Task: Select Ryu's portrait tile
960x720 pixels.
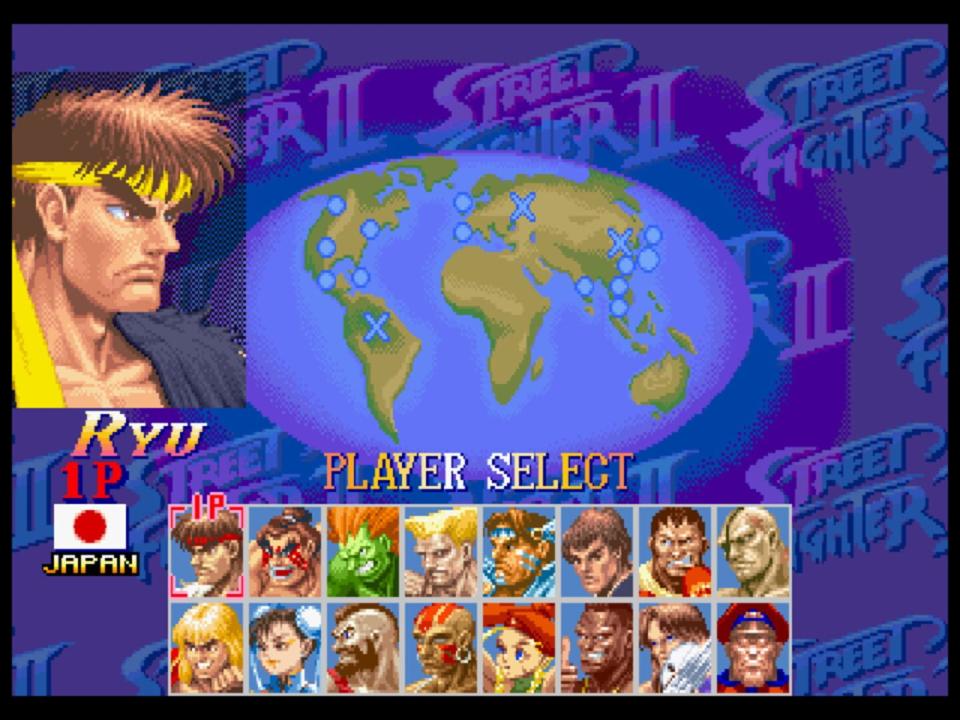Action: 207,552
